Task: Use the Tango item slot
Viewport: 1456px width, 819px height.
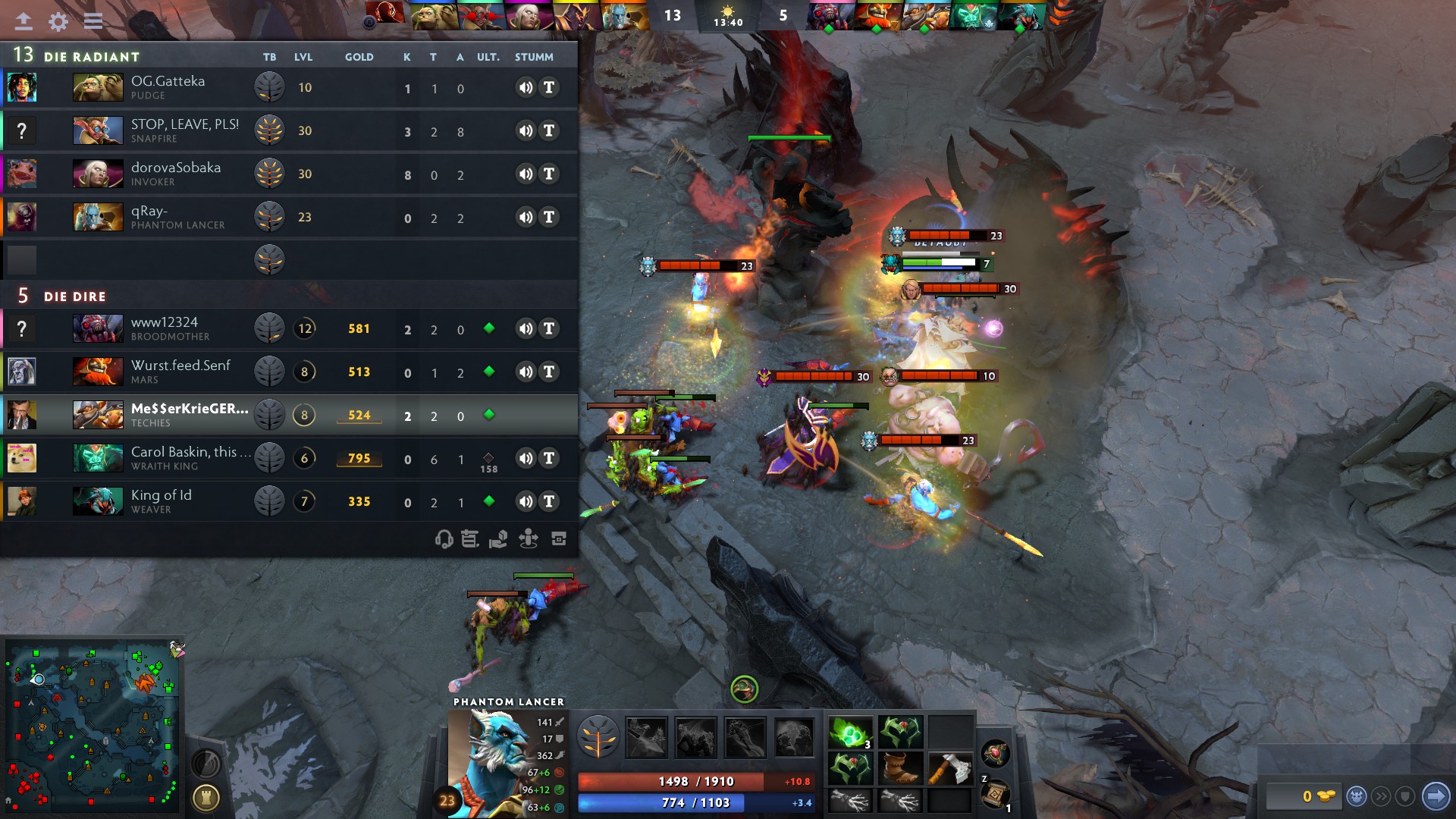Action: [851, 733]
